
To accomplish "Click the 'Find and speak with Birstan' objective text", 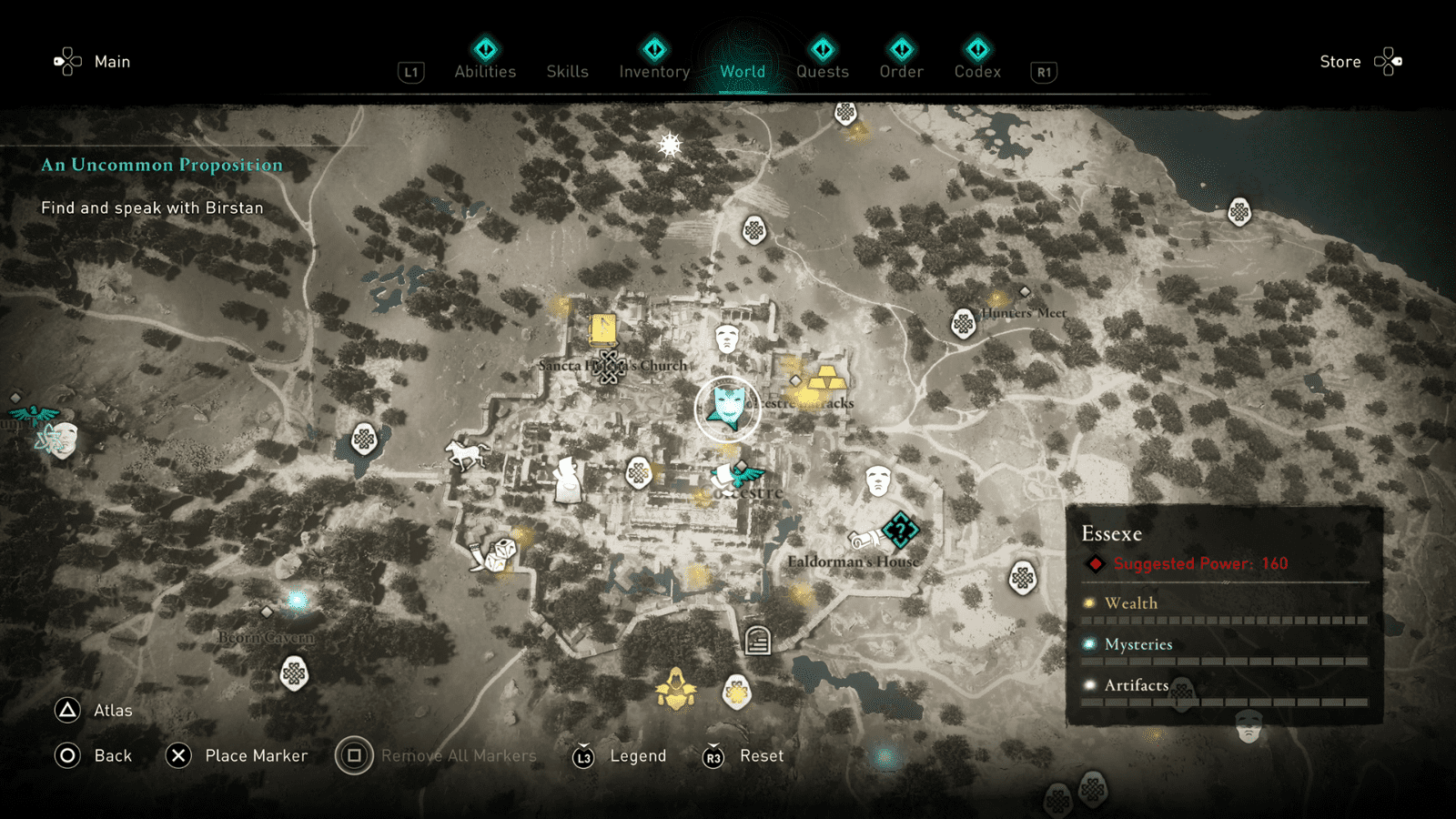I will (151, 207).
